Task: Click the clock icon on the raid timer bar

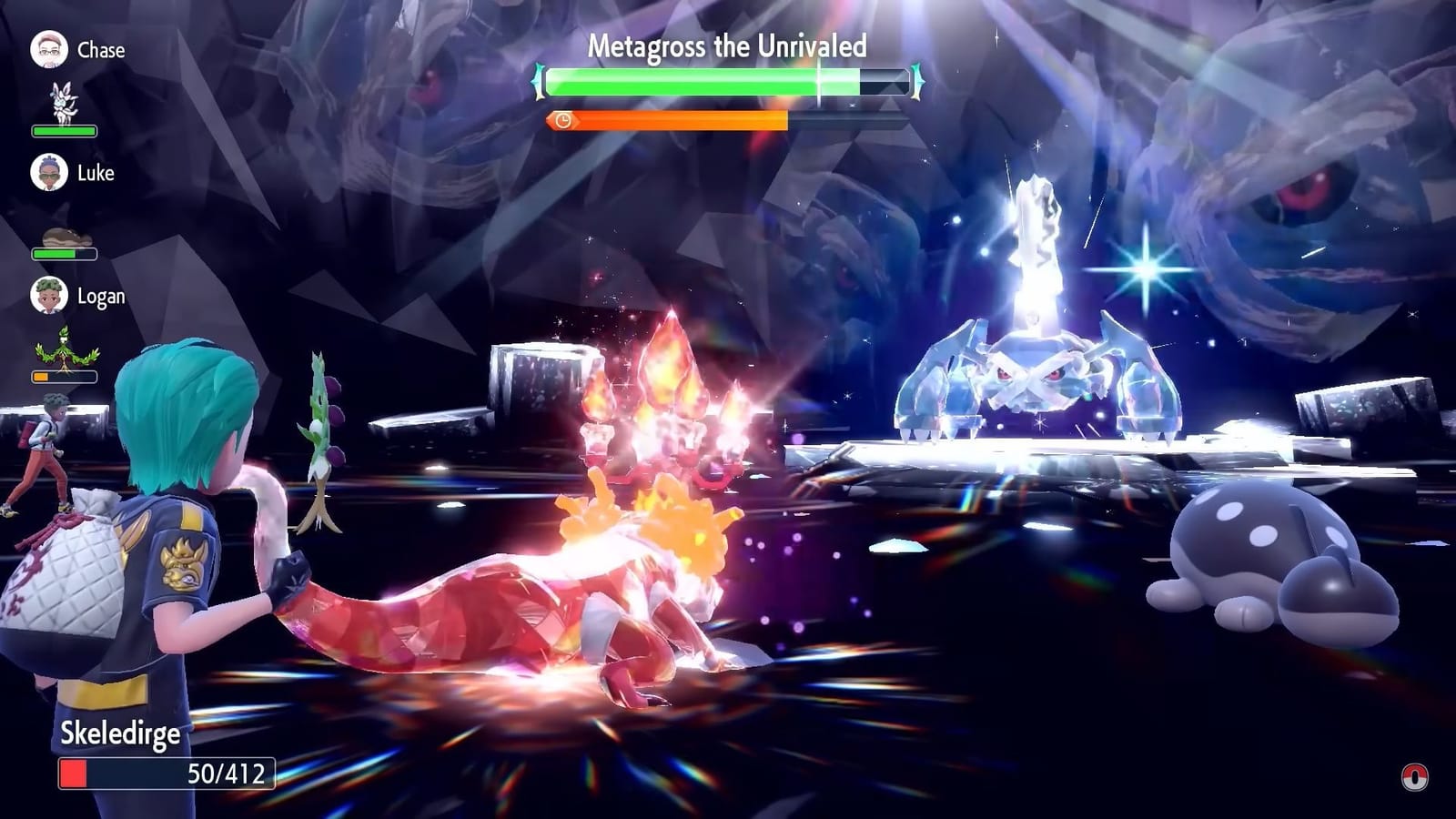Action: 561,118
